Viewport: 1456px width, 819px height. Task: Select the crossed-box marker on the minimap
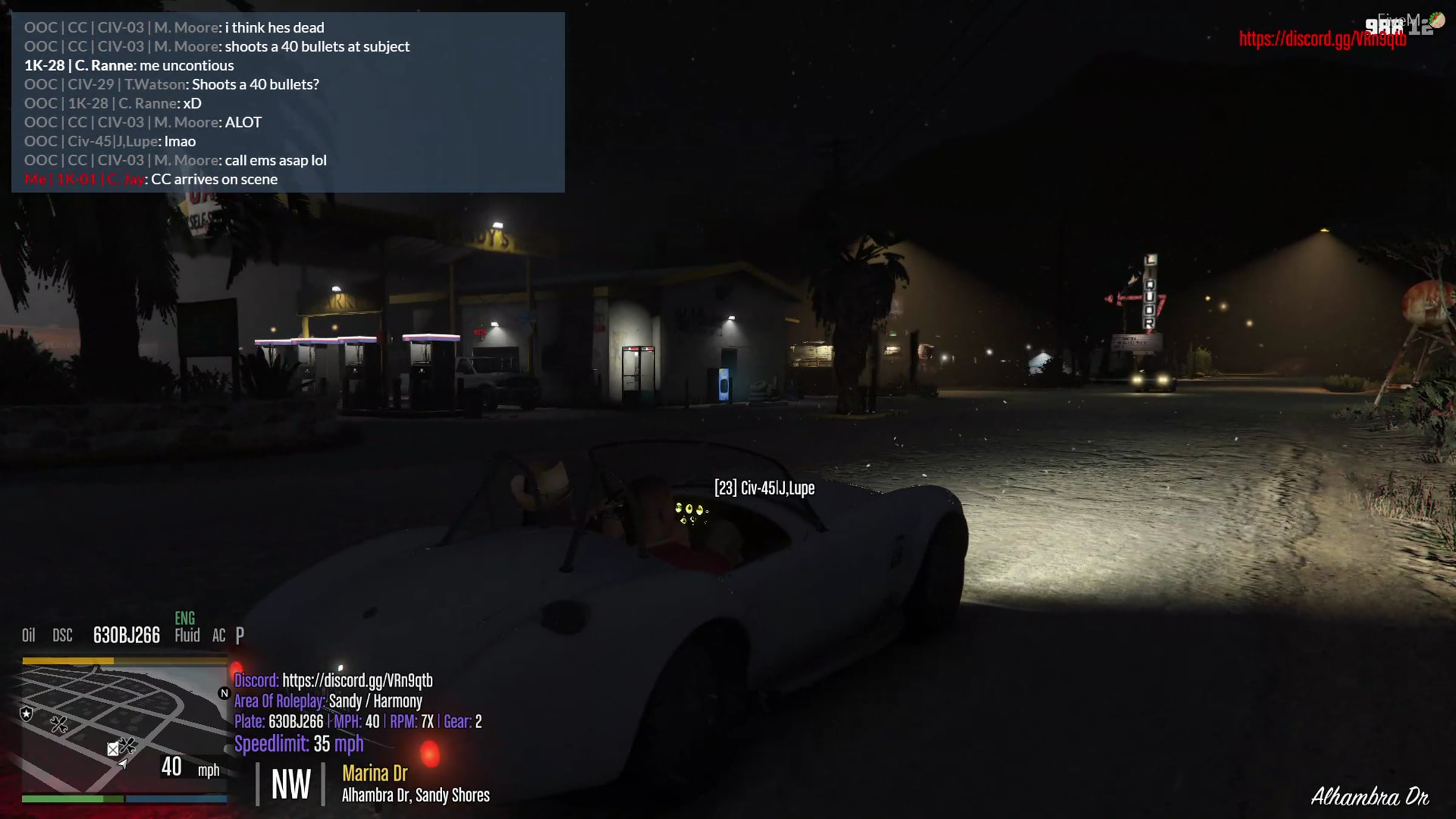(113, 749)
